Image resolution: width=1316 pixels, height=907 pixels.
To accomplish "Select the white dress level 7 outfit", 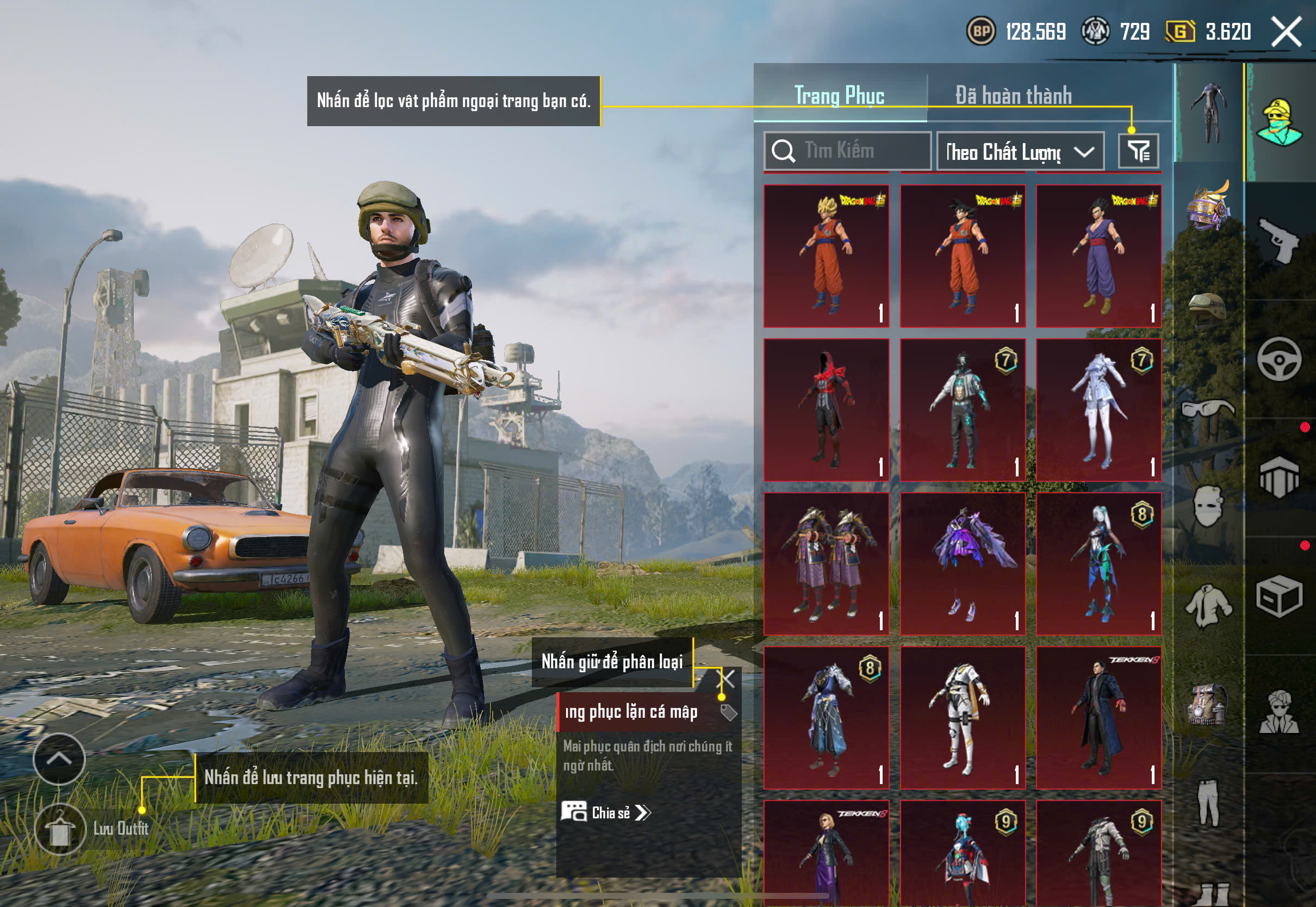I will [x=1098, y=410].
